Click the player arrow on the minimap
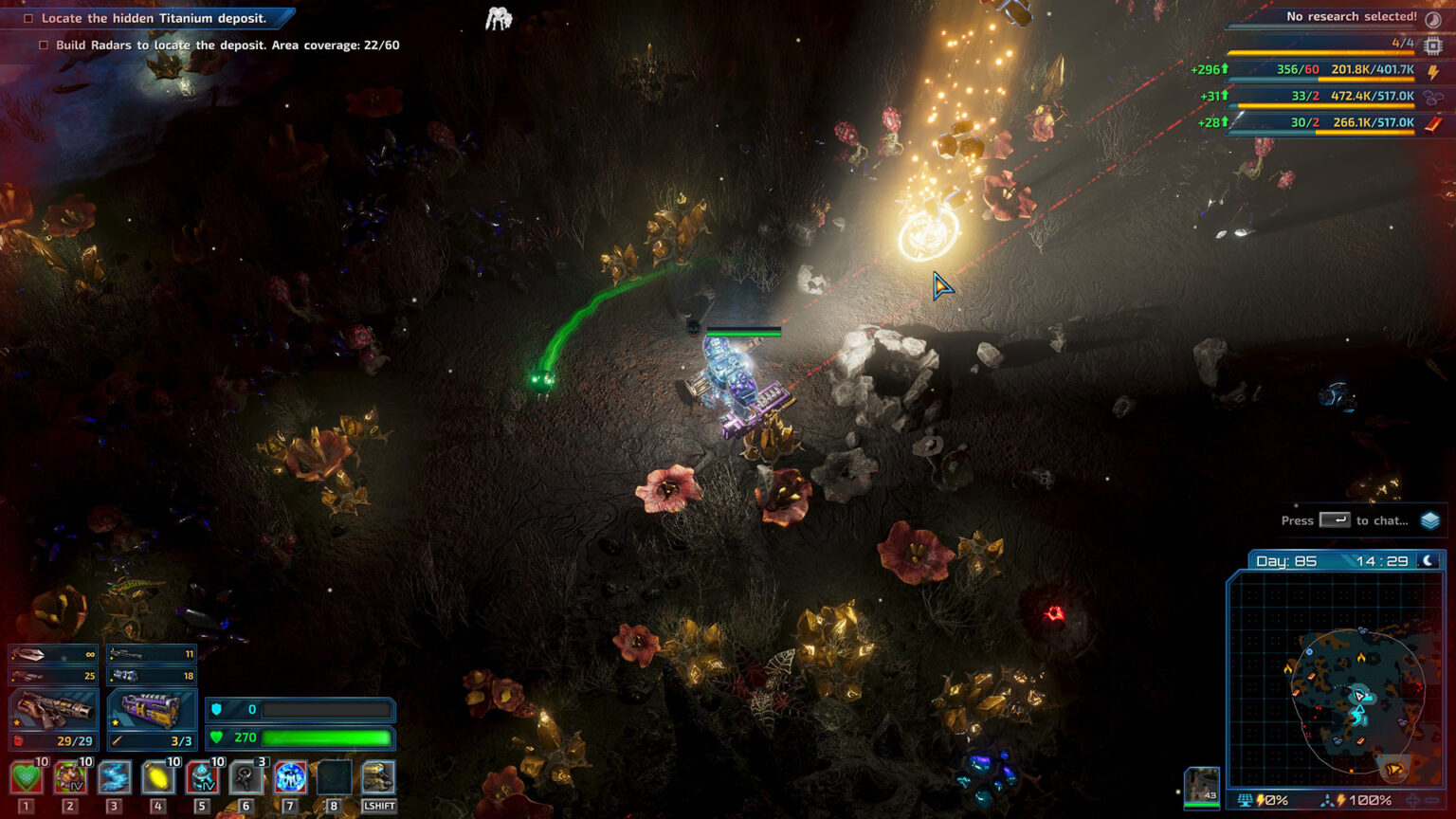Screen dimensions: 1456x819 pyautogui.click(x=1359, y=696)
